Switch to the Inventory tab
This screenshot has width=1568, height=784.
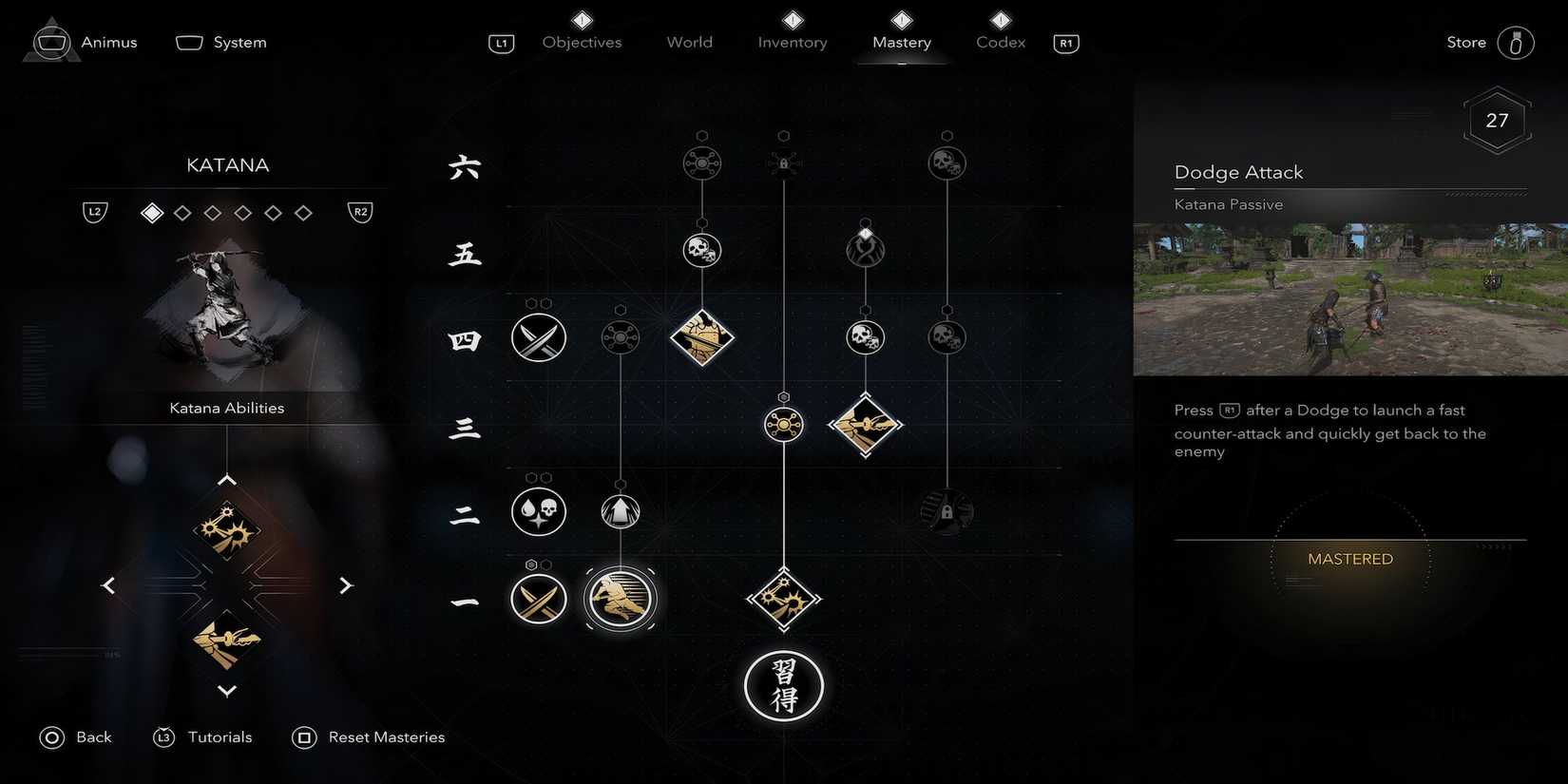(792, 42)
